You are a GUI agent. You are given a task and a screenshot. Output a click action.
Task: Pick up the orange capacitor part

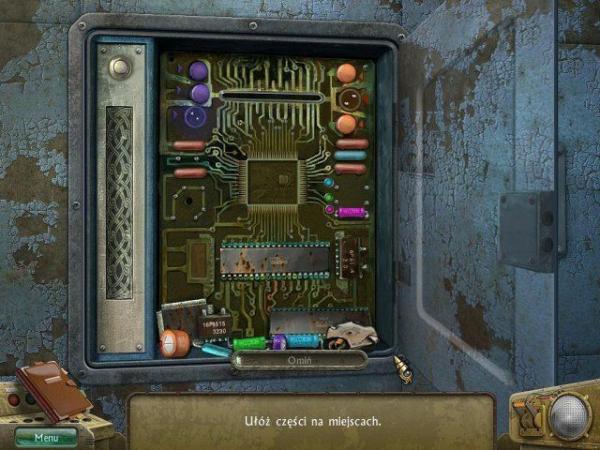pos(175,343)
